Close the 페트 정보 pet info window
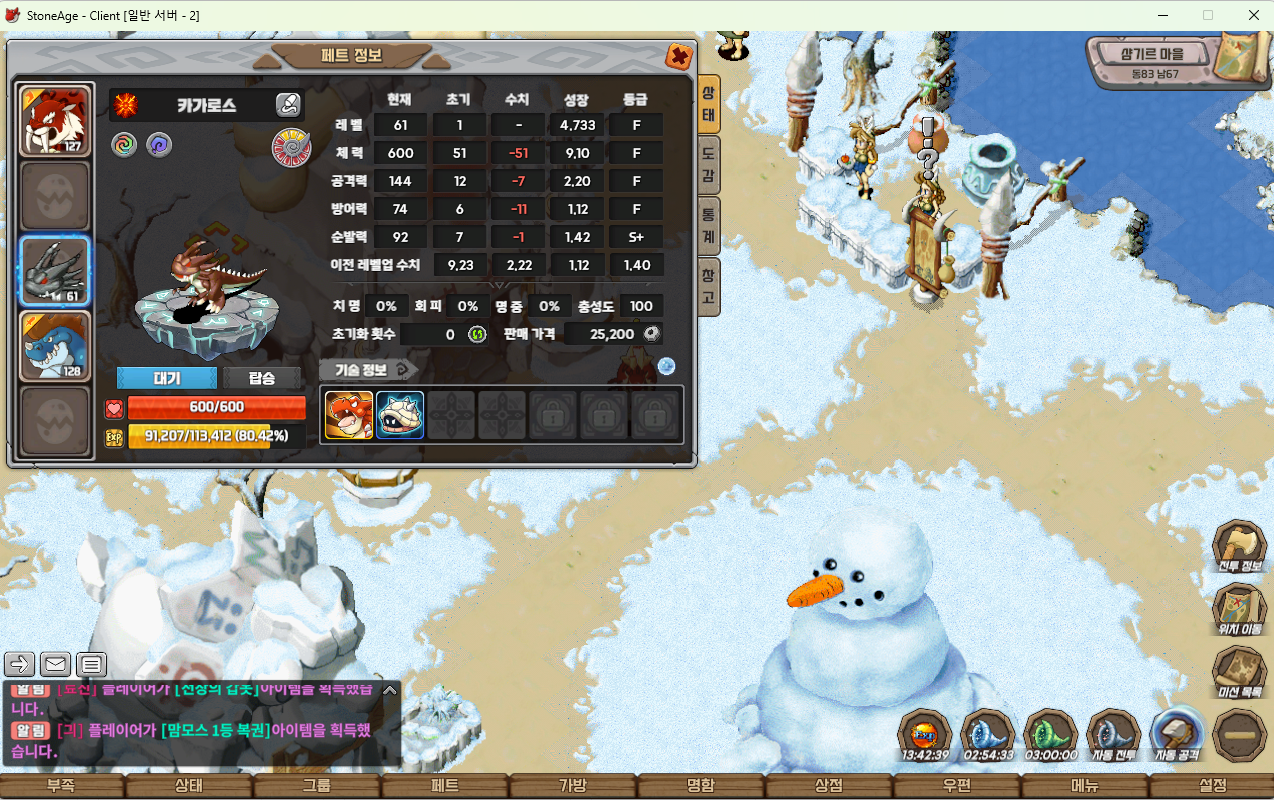The width and height of the screenshot is (1274, 800). (x=679, y=57)
